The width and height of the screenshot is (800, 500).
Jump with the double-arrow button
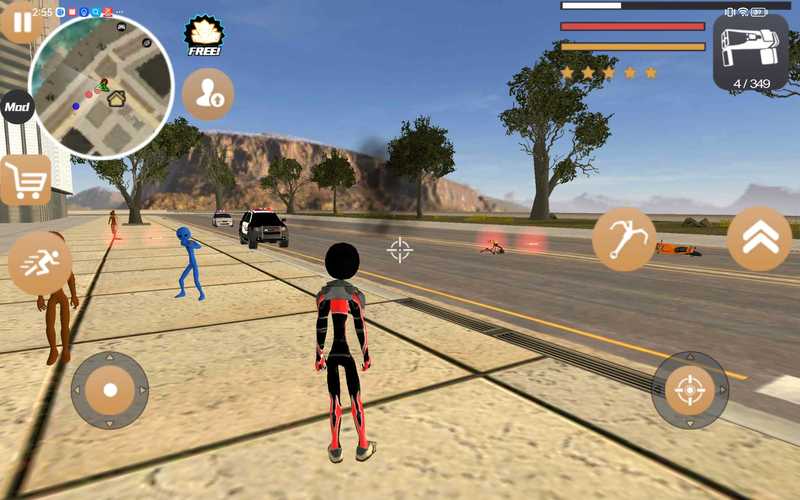[x=759, y=239]
